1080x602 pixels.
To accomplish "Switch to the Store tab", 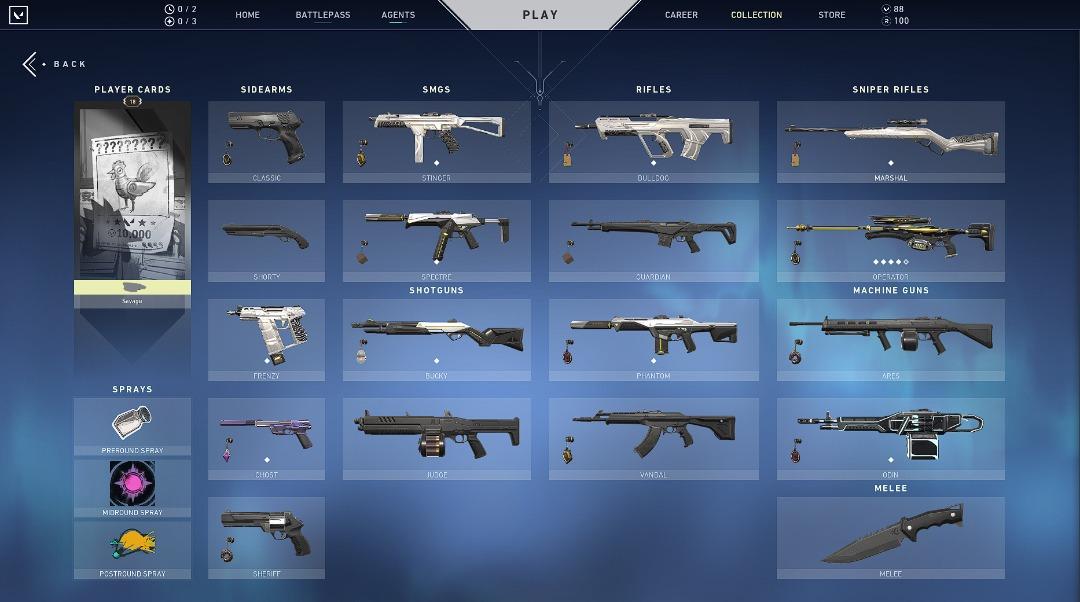I will pos(831,15).
